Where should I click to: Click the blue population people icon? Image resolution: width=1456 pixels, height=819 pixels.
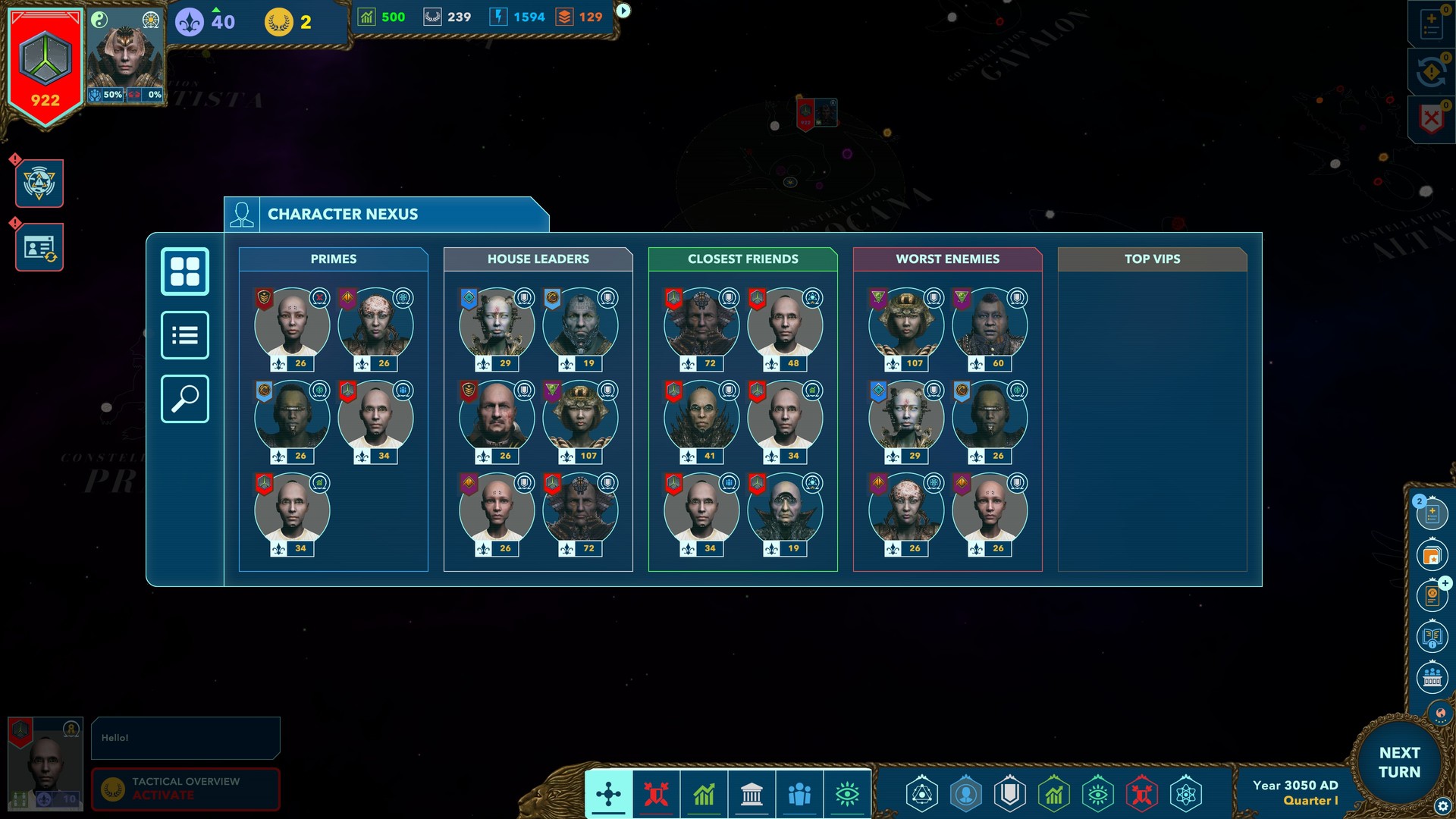tap(799, 794)
